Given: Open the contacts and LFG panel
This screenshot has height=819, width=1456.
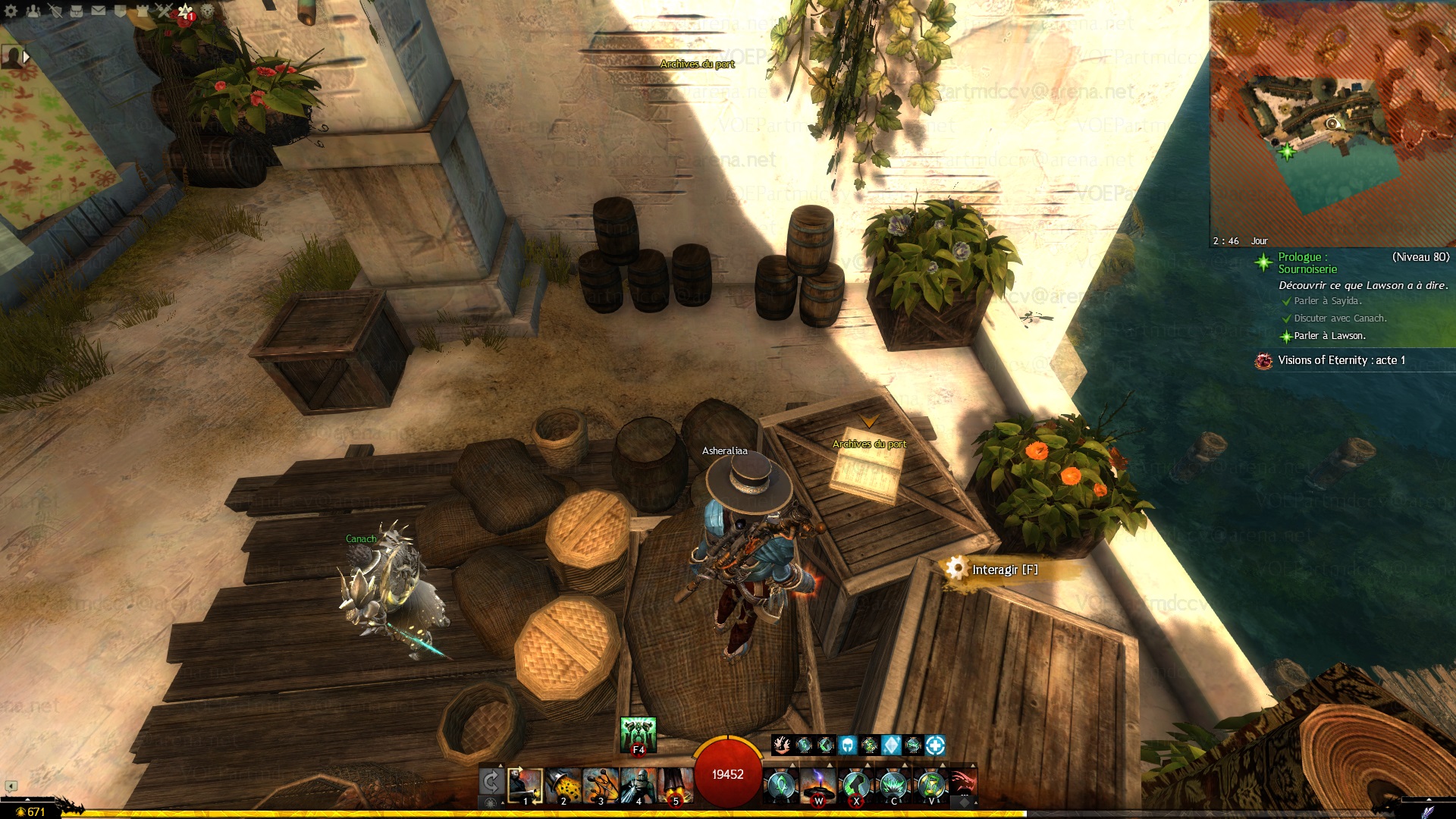Looking at the screenshot, I should (x=33, y=11).
